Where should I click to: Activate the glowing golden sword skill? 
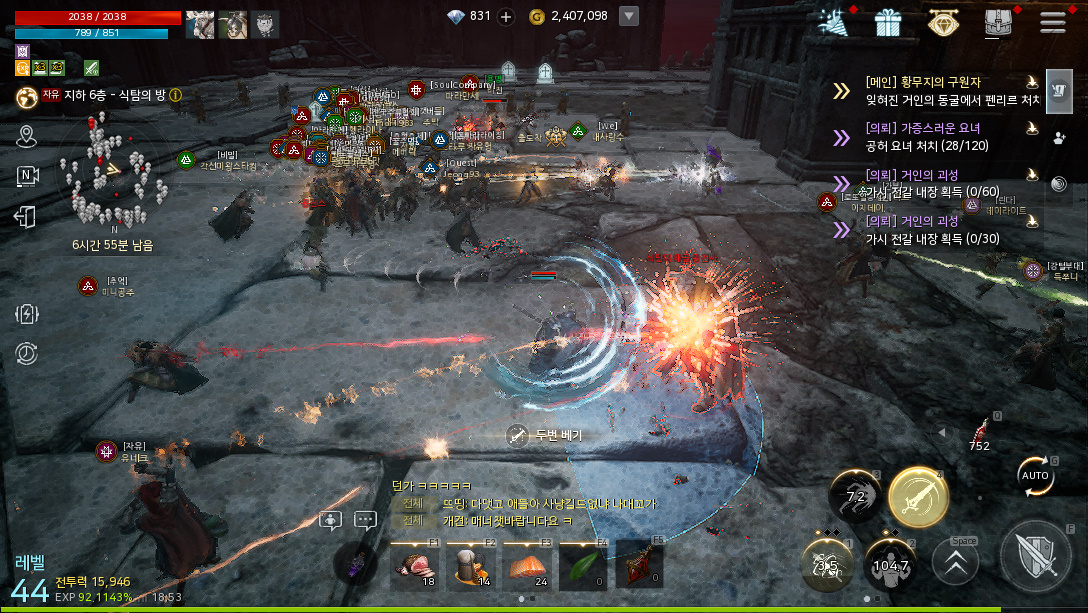pyautogui.click(x=918, y=497)
